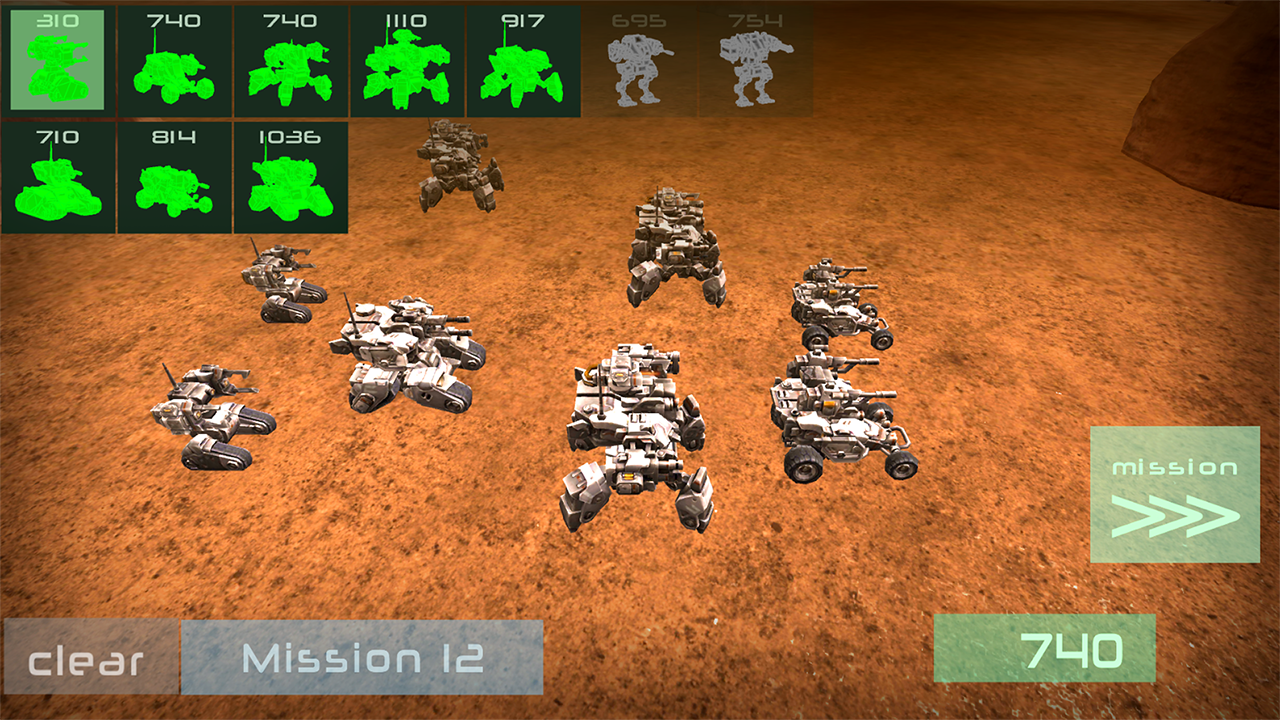This screenshot has height=720, width=1280.
Task: Start the battle via mission panel
Action: pyautogui.click(x=1175, y=497)
